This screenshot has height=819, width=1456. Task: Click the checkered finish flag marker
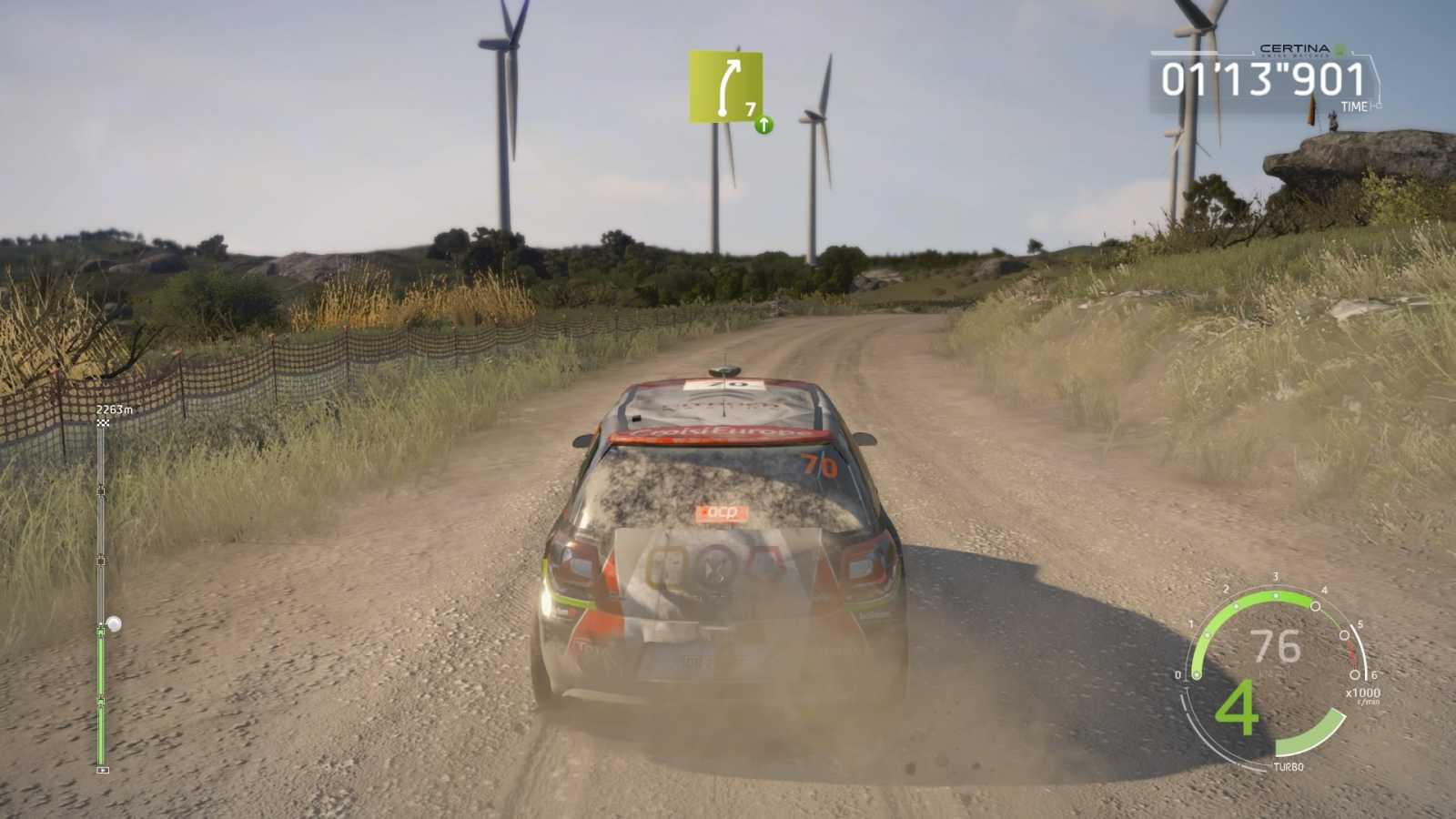(x=101, y=424)
